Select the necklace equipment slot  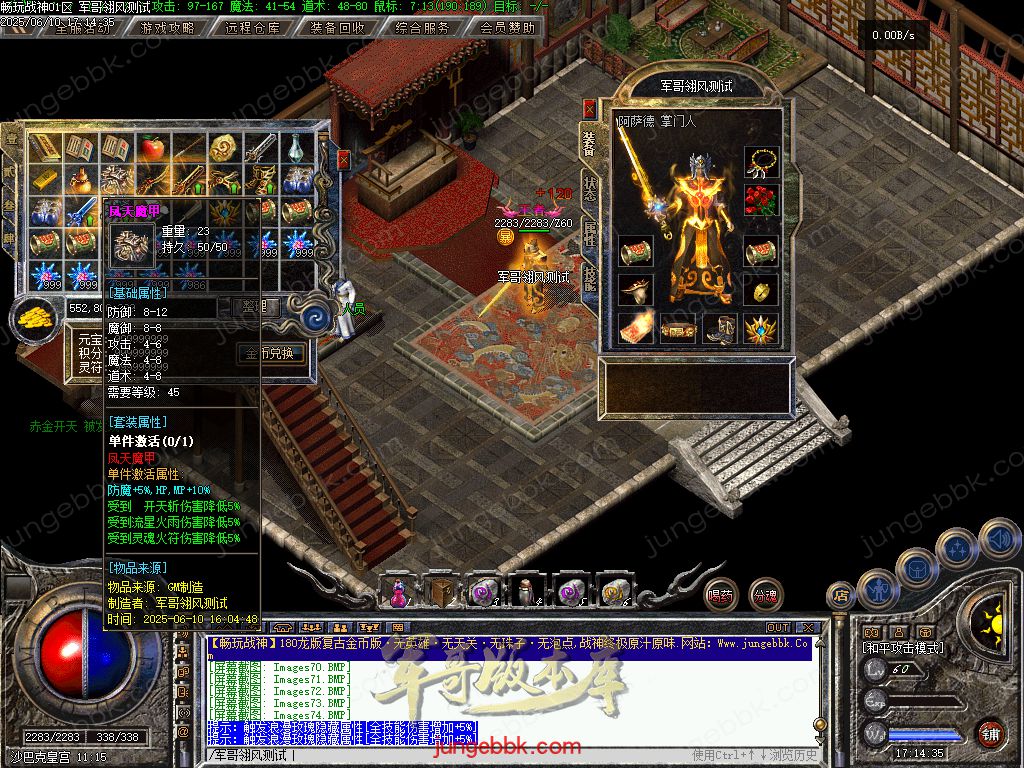(x=761, y=162)
